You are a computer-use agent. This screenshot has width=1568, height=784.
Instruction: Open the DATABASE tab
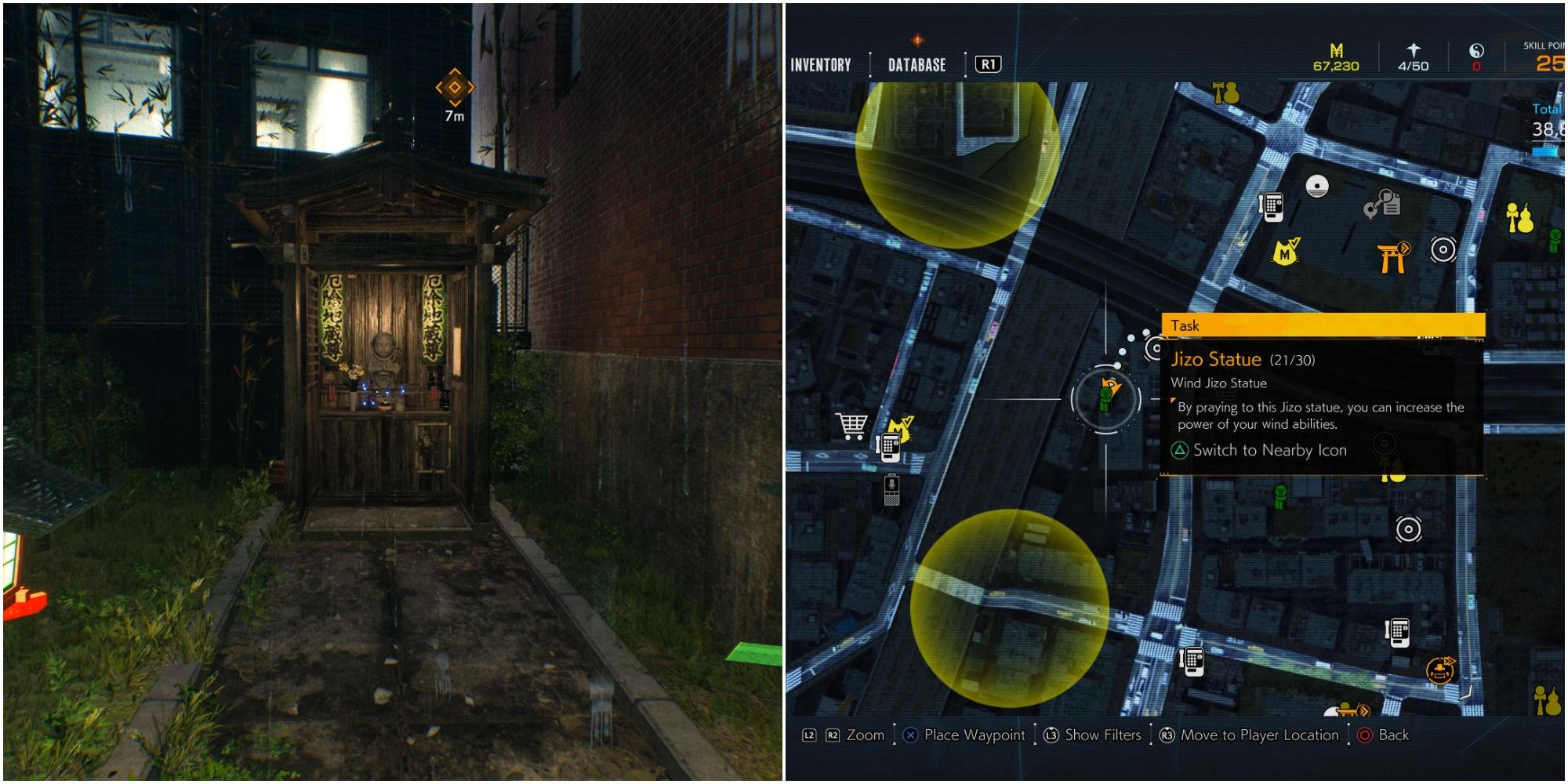[917, 65]
